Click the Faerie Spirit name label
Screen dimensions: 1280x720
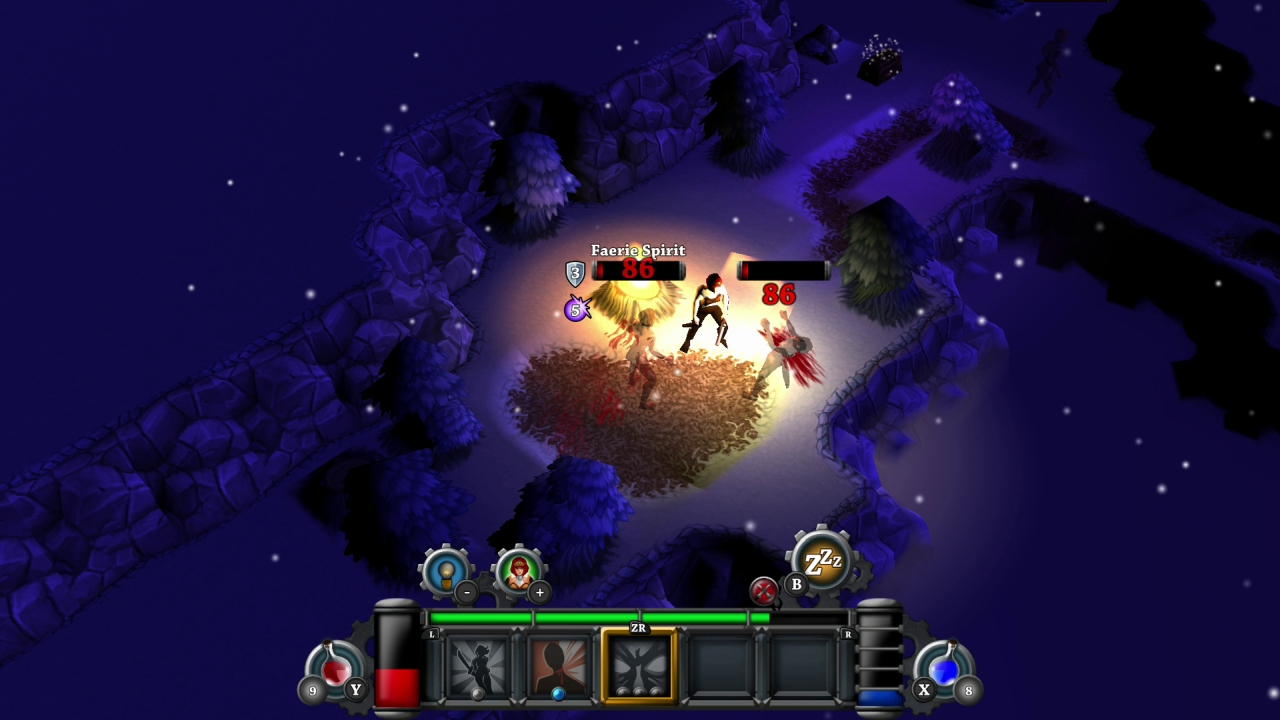point(637,250)
